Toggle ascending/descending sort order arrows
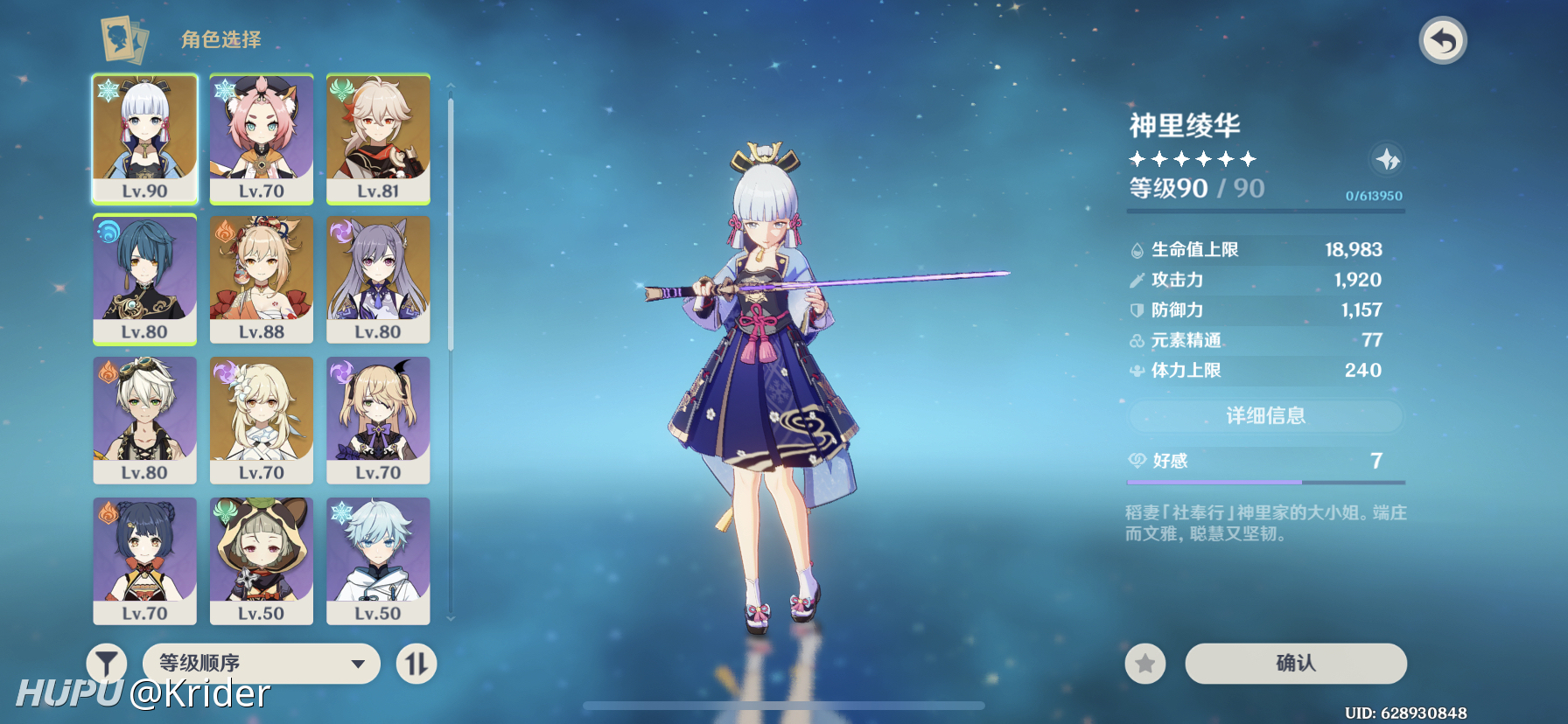1568x724 pixels. (416, 664)
